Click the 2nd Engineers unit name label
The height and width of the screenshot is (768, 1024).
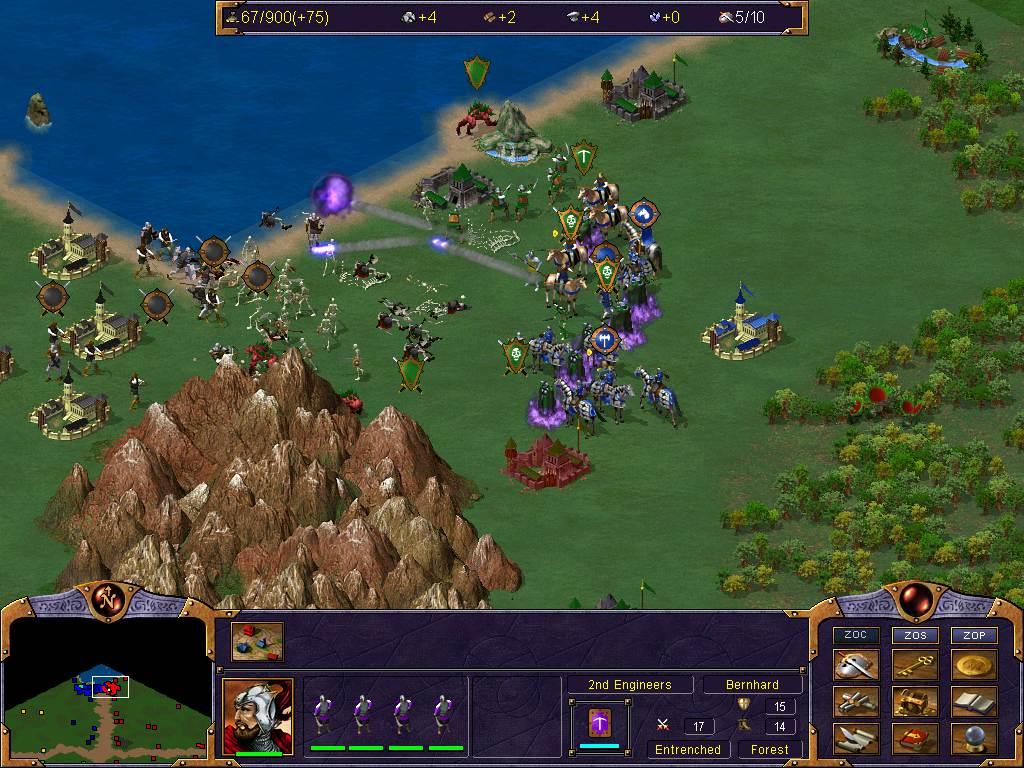(628, 685)
